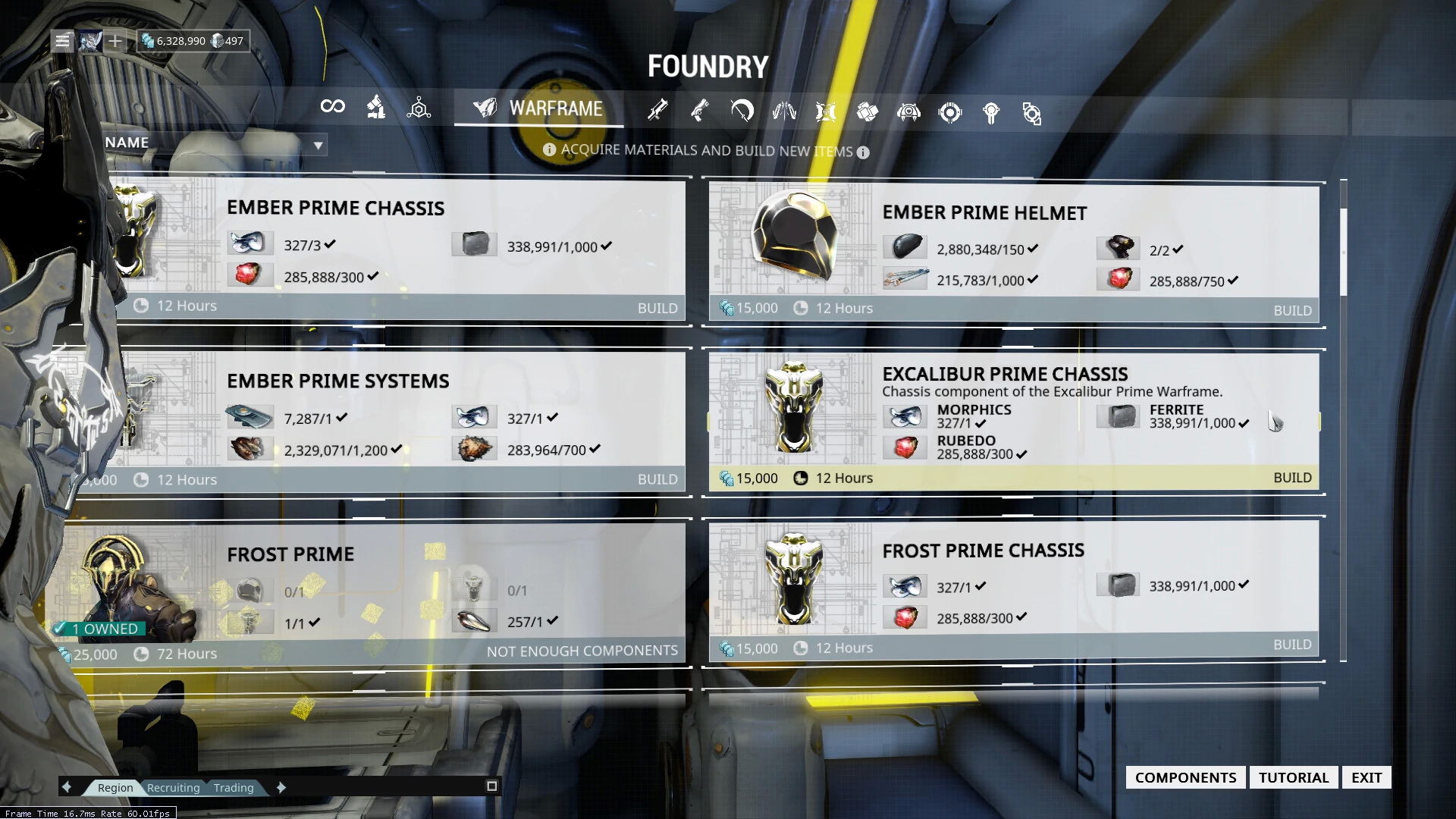Build the Ember Prime Systems
The height and width of the screenshot is (819, 1456).
point(657,479)
